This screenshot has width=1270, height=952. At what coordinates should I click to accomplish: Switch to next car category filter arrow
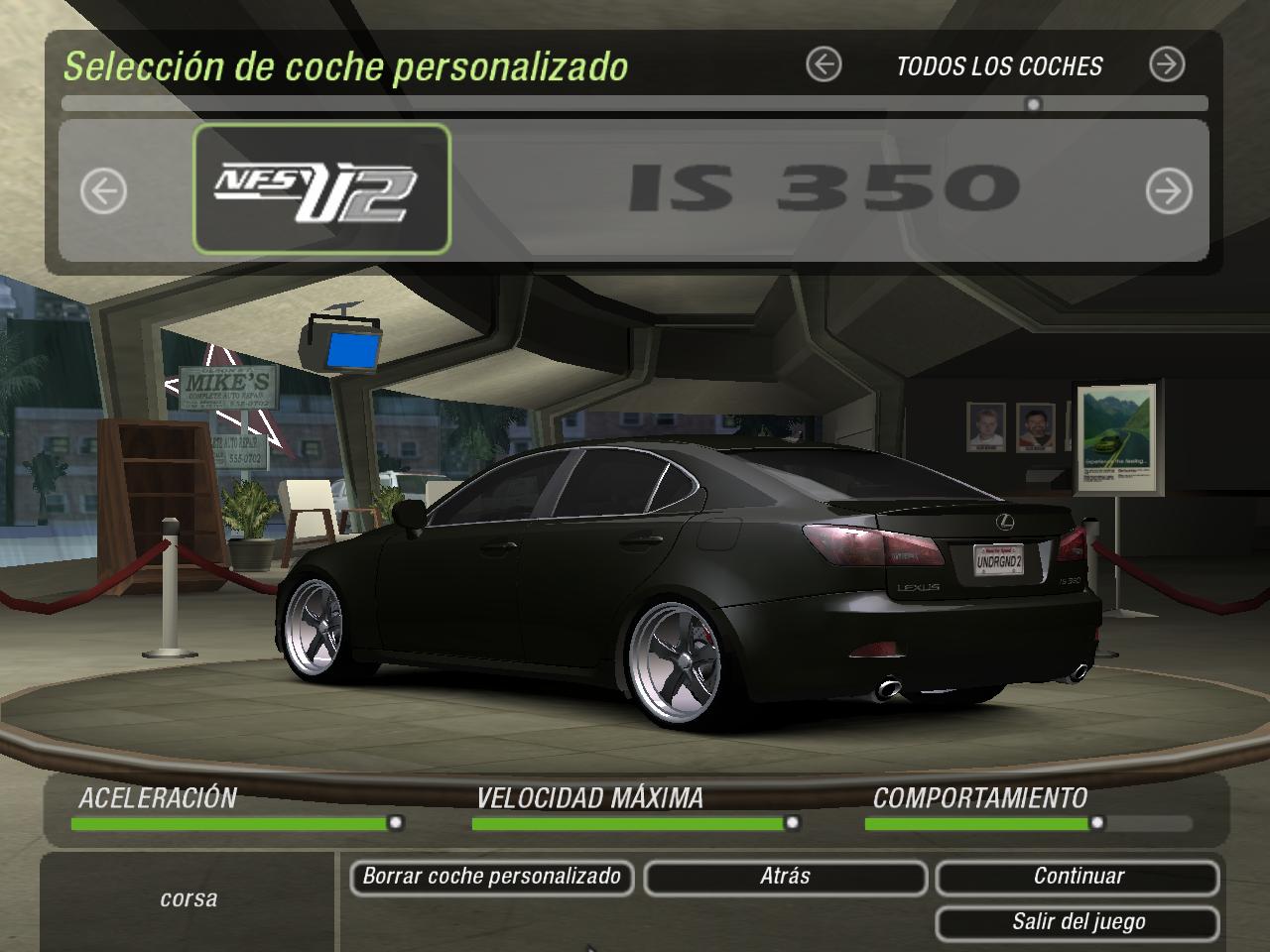[x=1167, y=65]
